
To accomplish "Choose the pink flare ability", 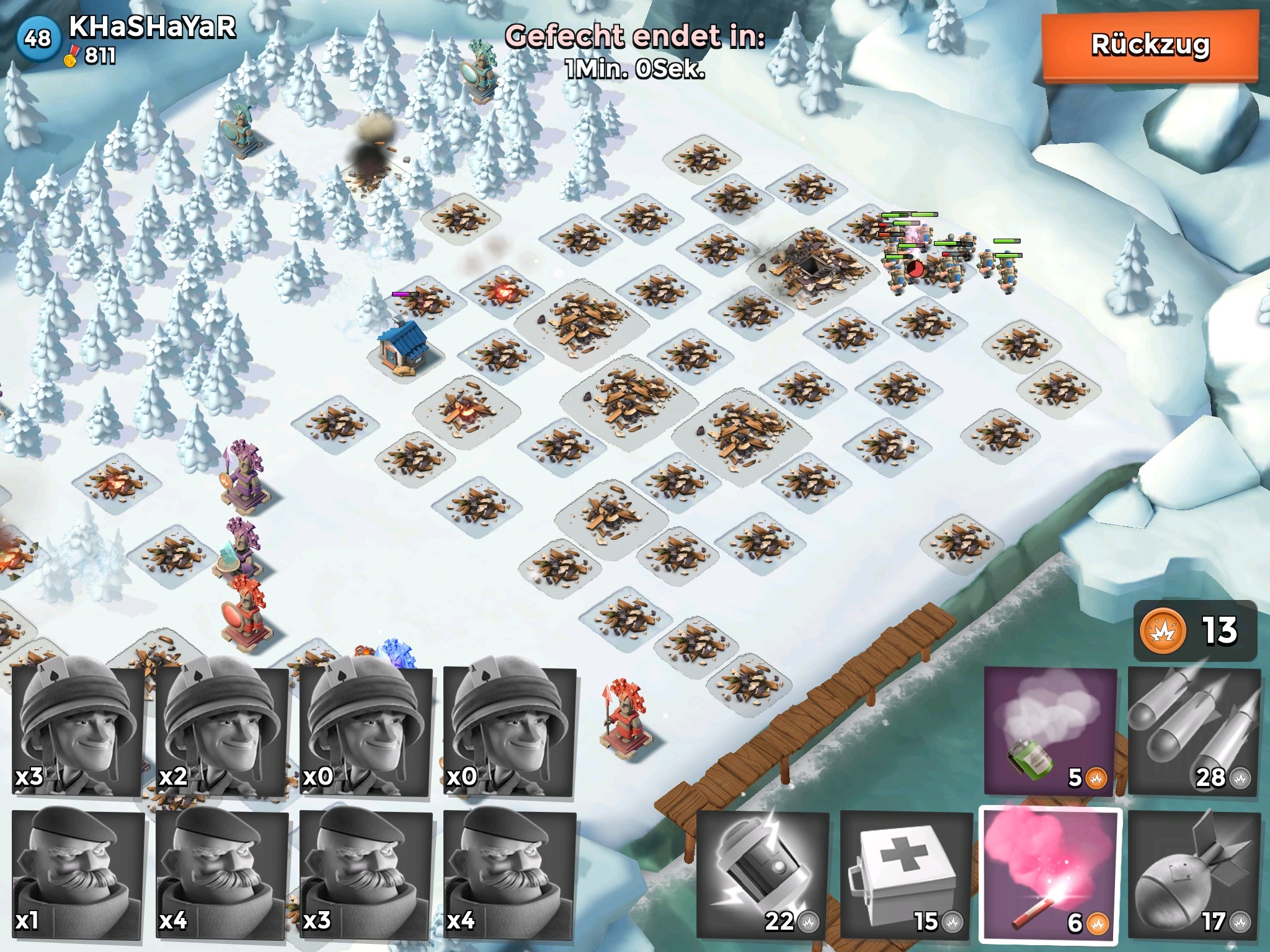I will click(1050, 875).
